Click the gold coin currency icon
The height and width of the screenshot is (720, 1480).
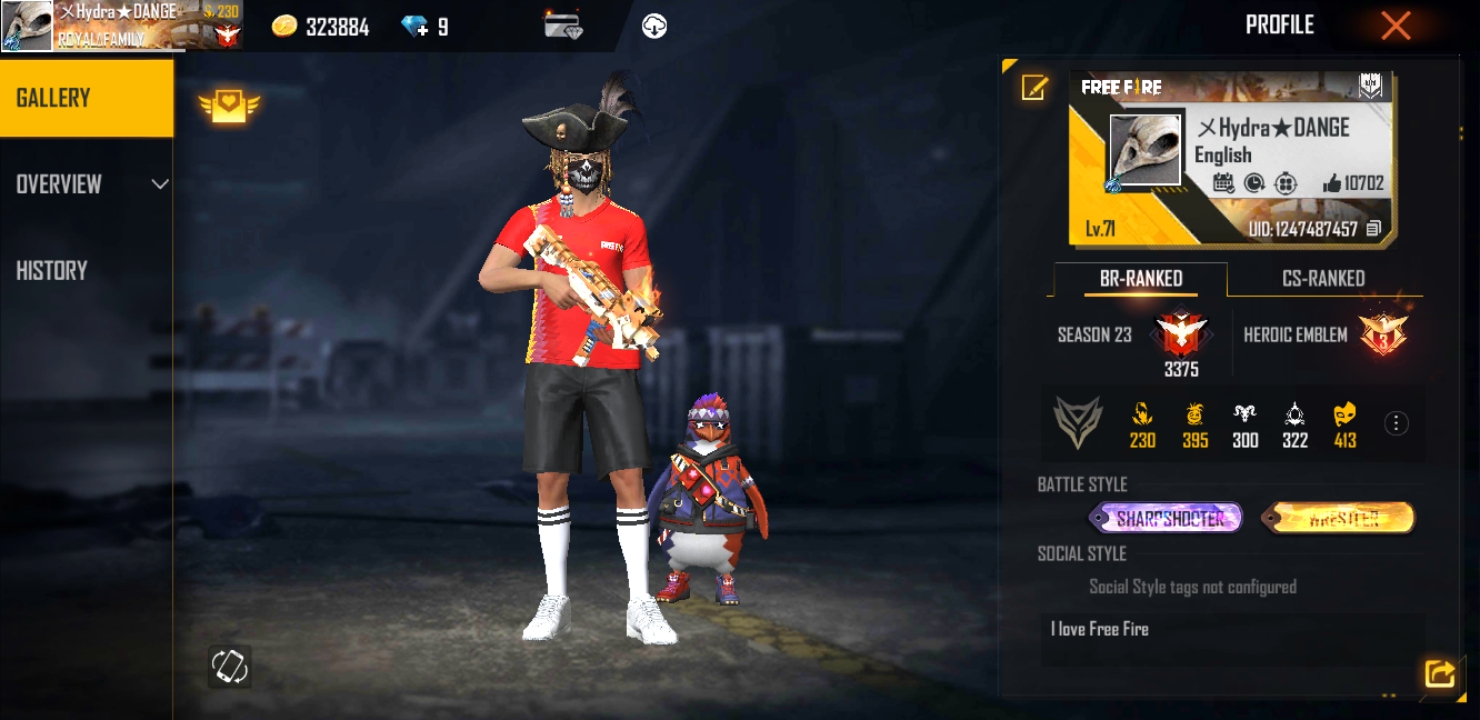coord(285,27)
